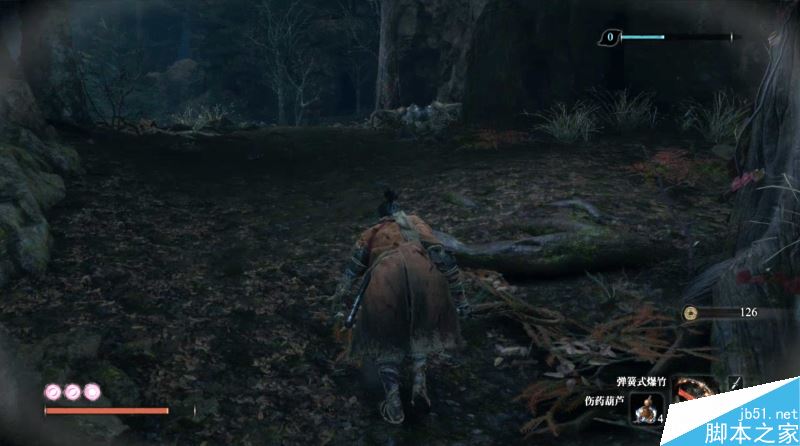Screen dimensions: 800x446
Task: Click the sword combat art icon
Action: pos(737,383)
